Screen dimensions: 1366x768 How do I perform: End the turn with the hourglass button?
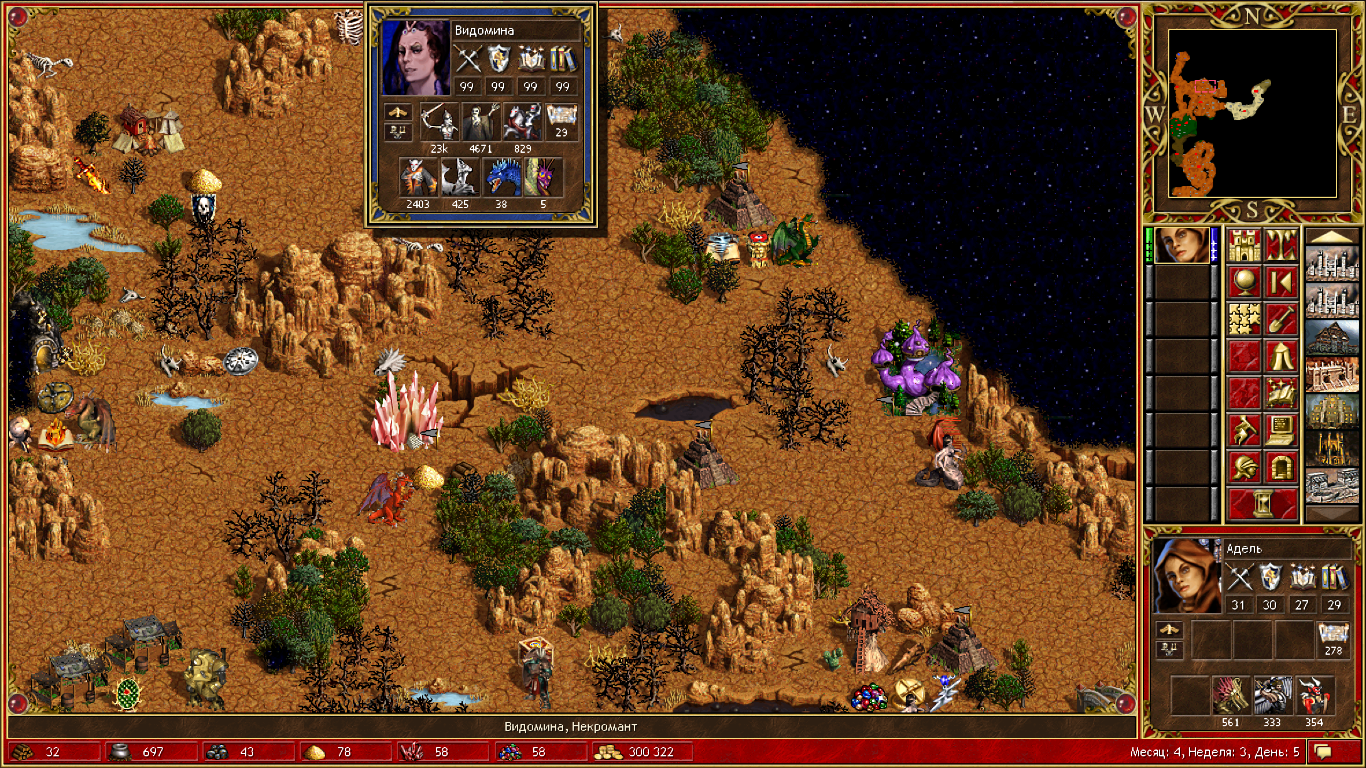pos(1263,504)
